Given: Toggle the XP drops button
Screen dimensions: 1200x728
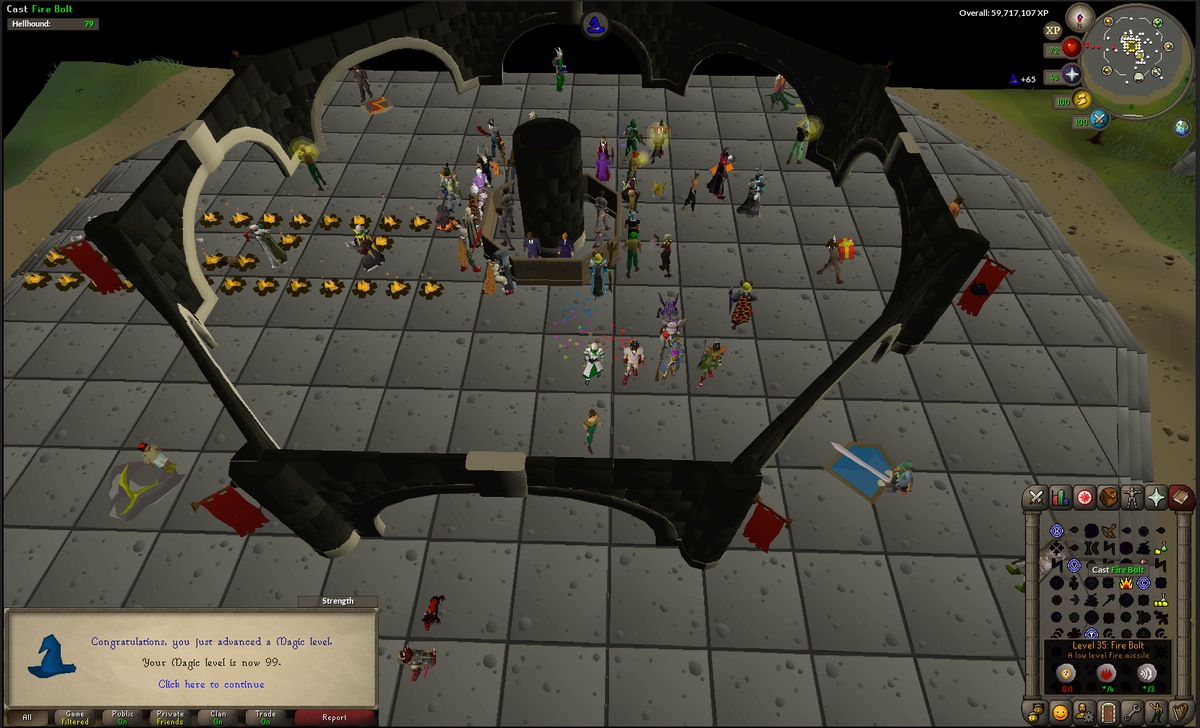Looking at the screenshot, I should click(x=1054, y=30).
